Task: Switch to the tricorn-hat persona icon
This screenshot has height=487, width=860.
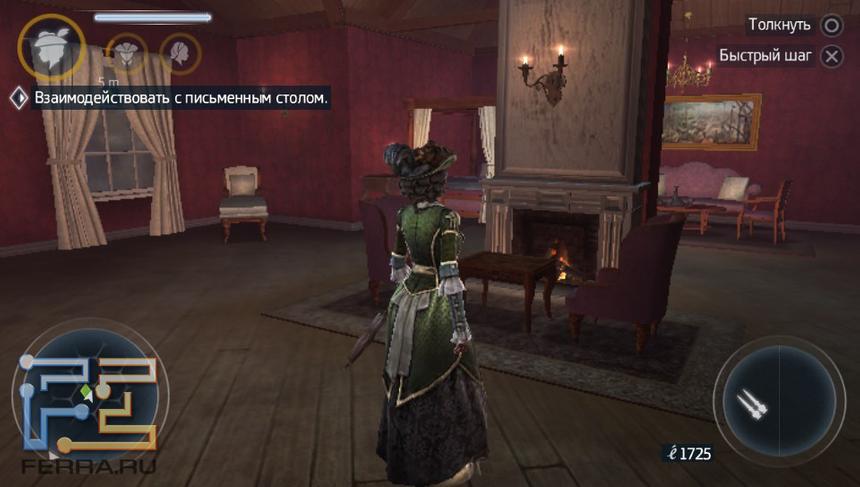Action: click(x=127, y=52)
